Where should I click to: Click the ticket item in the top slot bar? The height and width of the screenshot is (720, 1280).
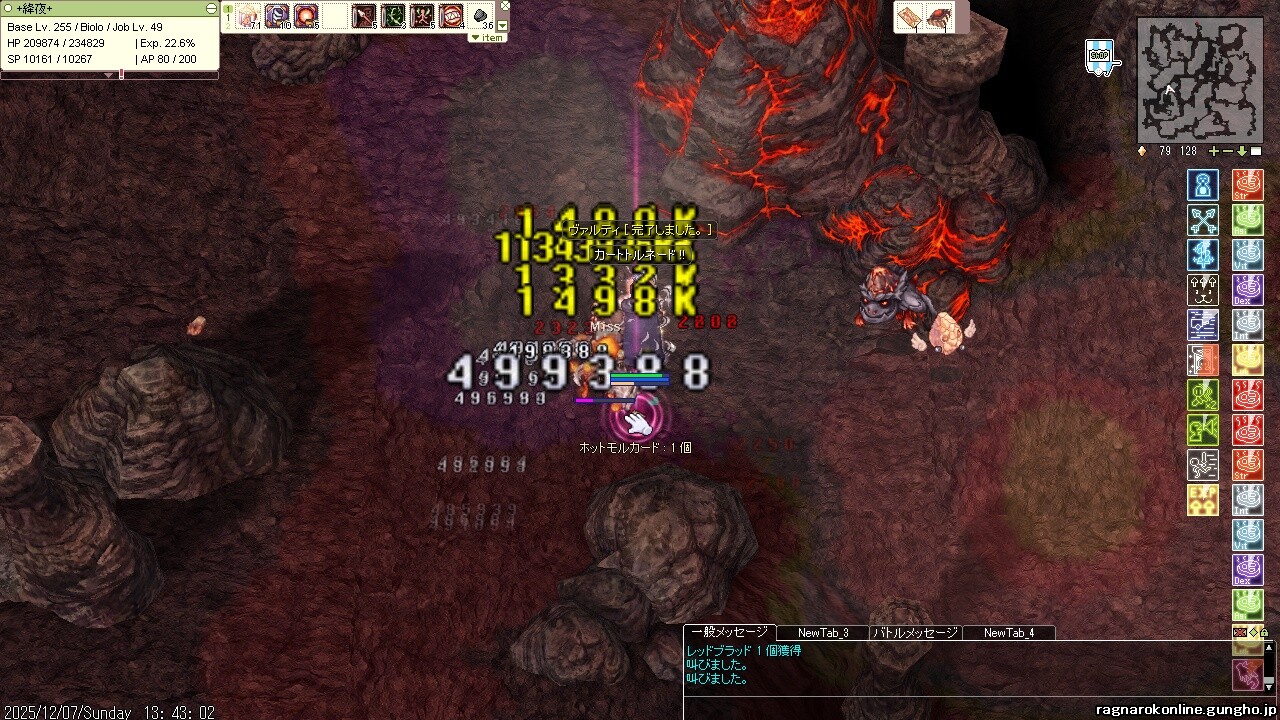coord(909,17)
